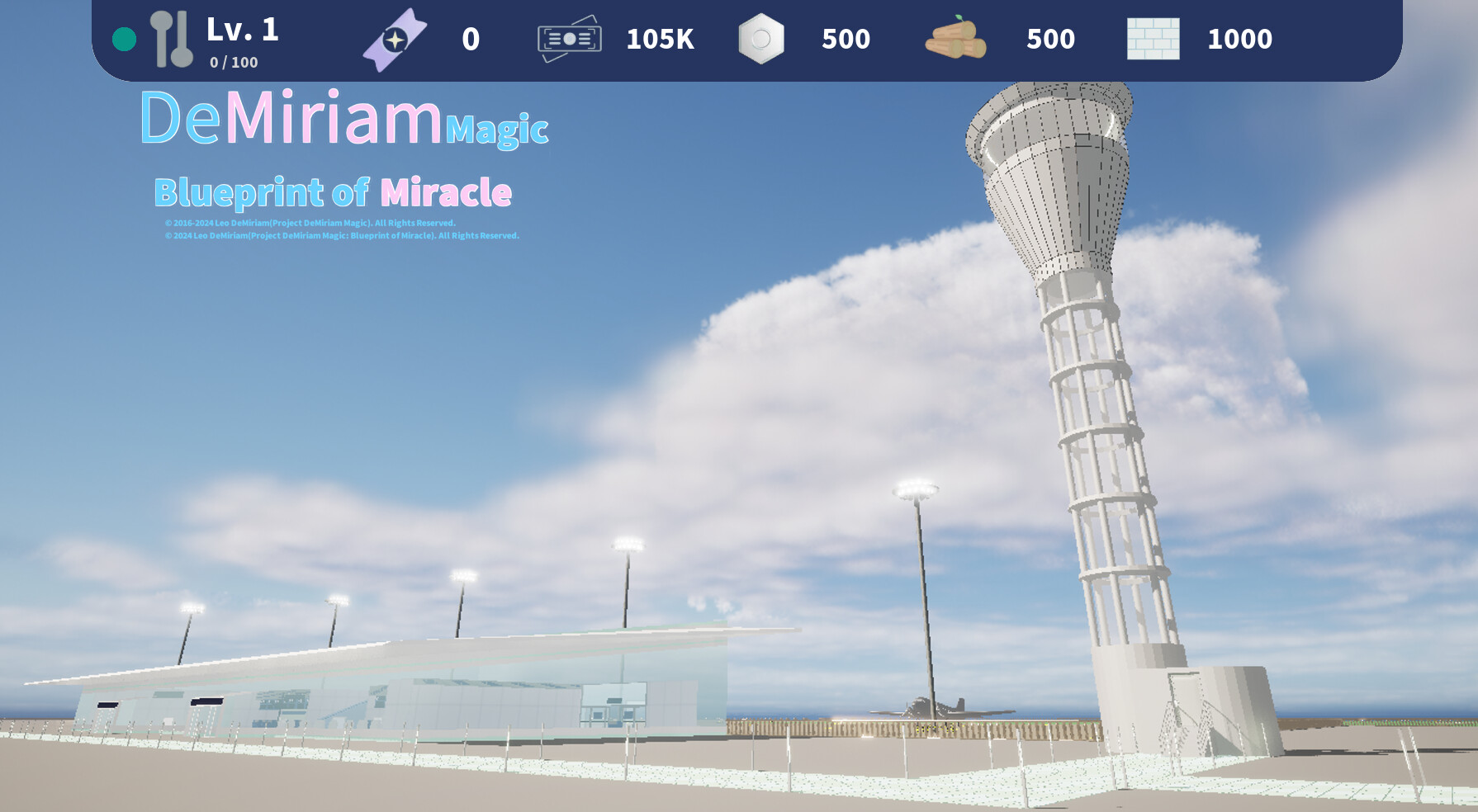The height and width of the screenshot is (812, 1478).
Task: Click the brick wall resource icon
Action: coord(1154,37)
